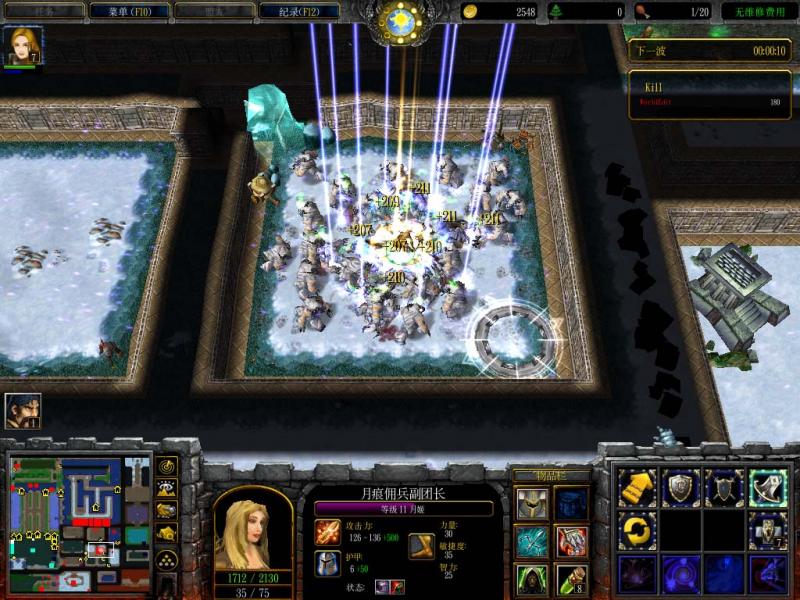This screenshot has height=600, width=800.
Task: Activate the yellow circular arrows Patrol command
Action: [x=636, y=531]
